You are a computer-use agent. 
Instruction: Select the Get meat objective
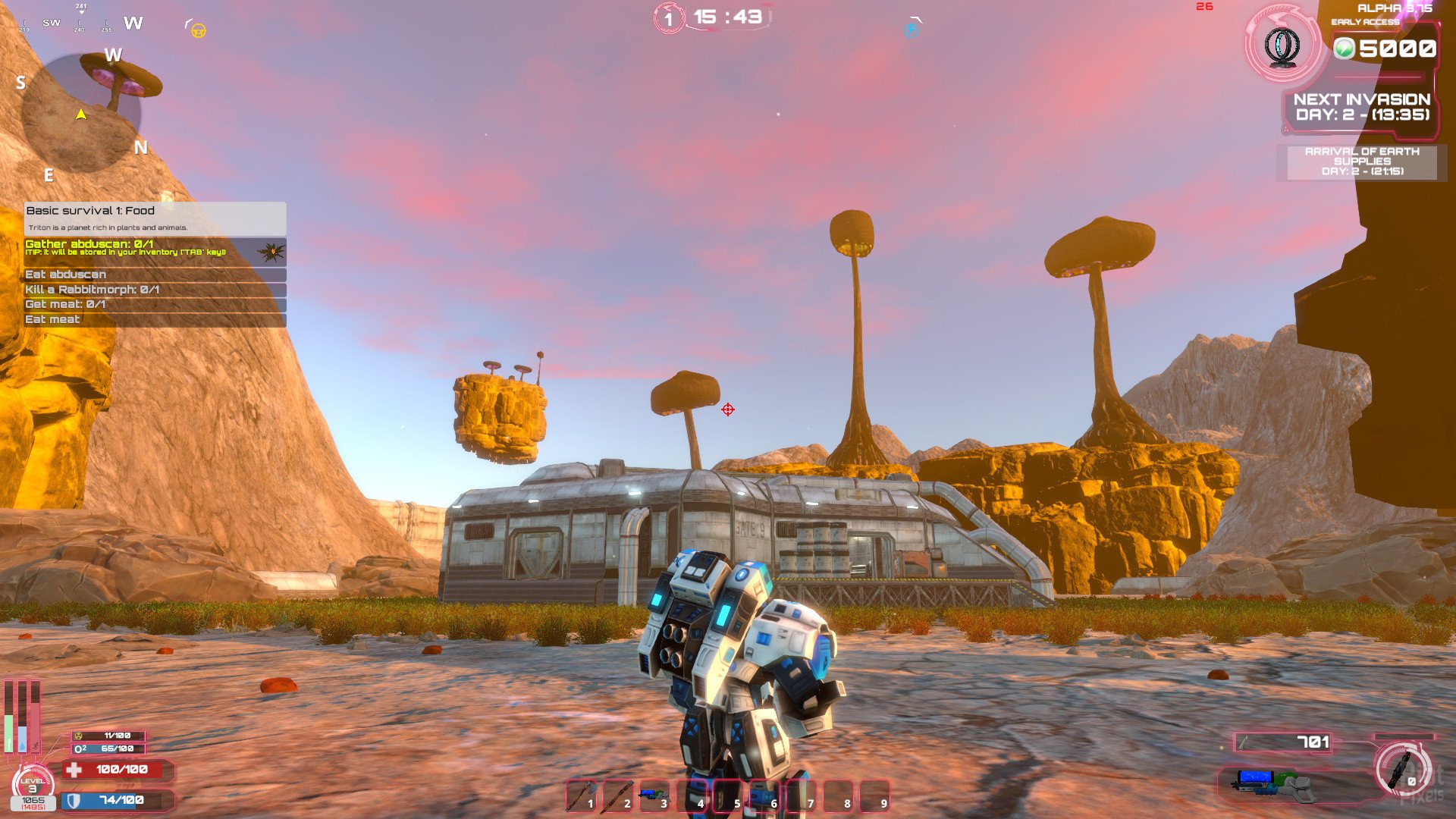(x=155, y=304)
